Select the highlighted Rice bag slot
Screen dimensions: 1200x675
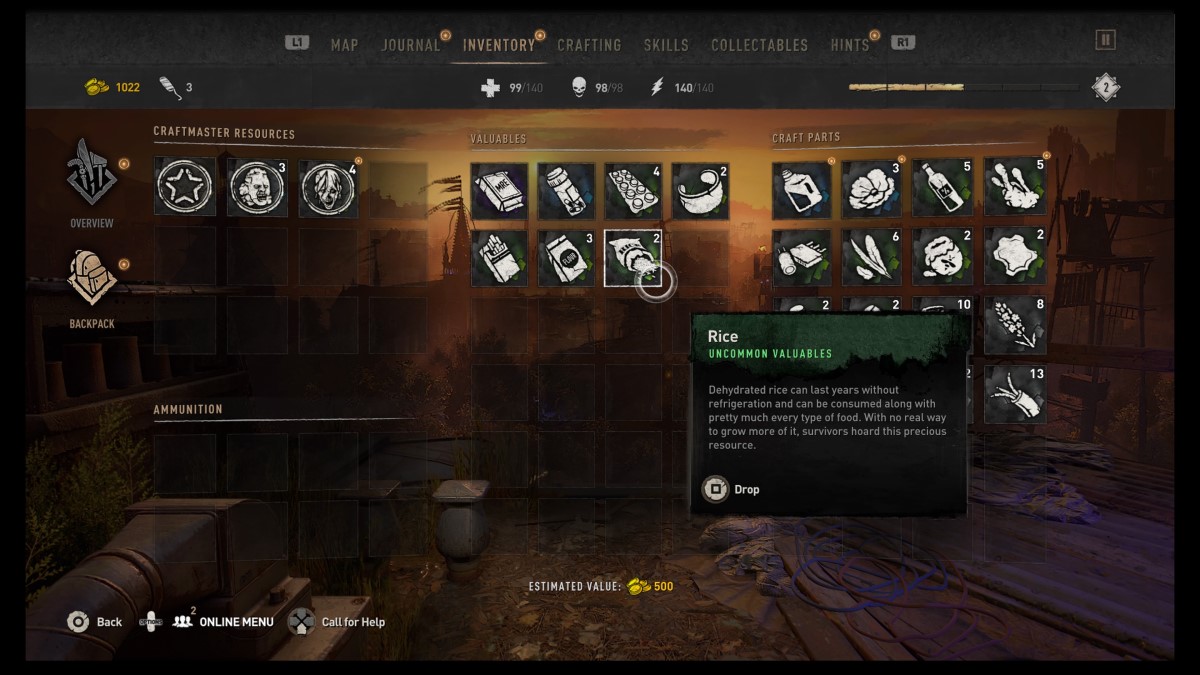pyautogui.click(x=632, y=258)
